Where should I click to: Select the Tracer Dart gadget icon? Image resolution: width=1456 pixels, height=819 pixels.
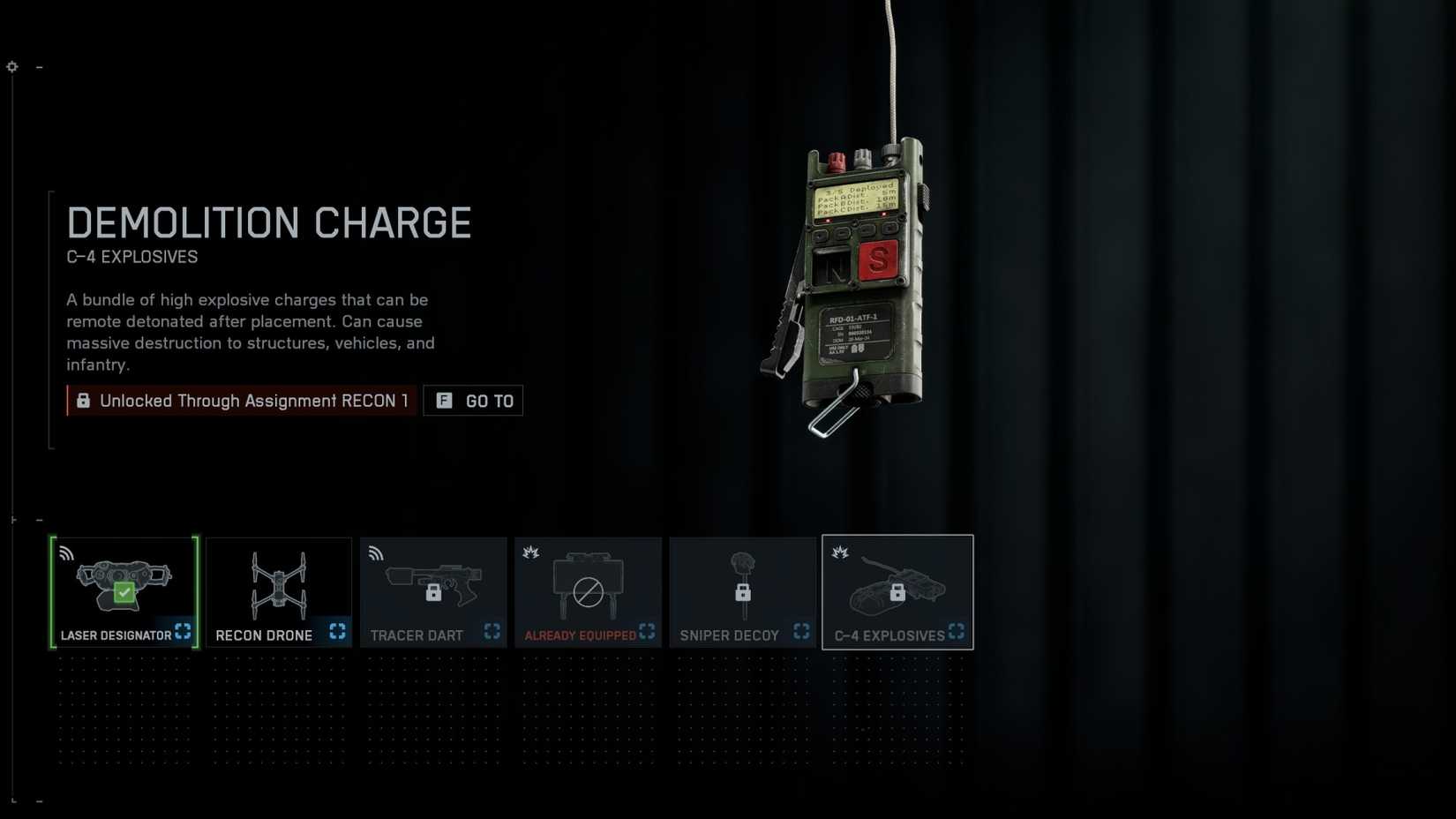click(x=433, y=582)
